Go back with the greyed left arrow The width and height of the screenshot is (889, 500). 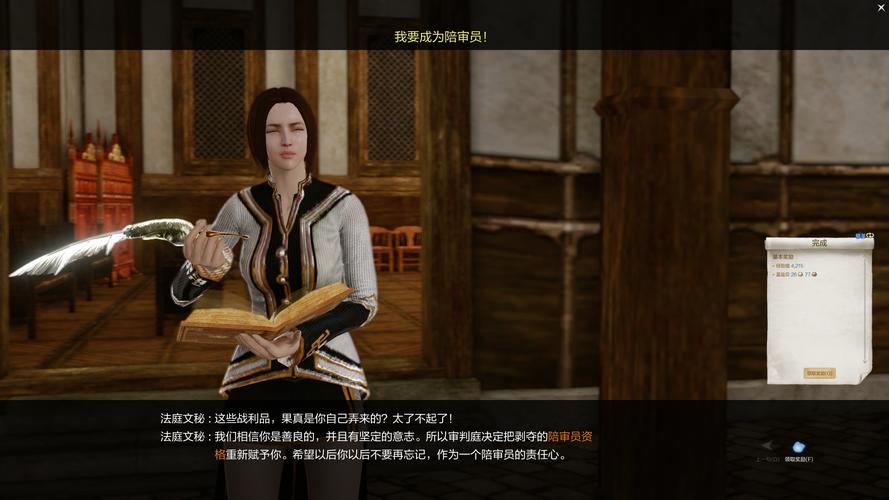[767, 446]
